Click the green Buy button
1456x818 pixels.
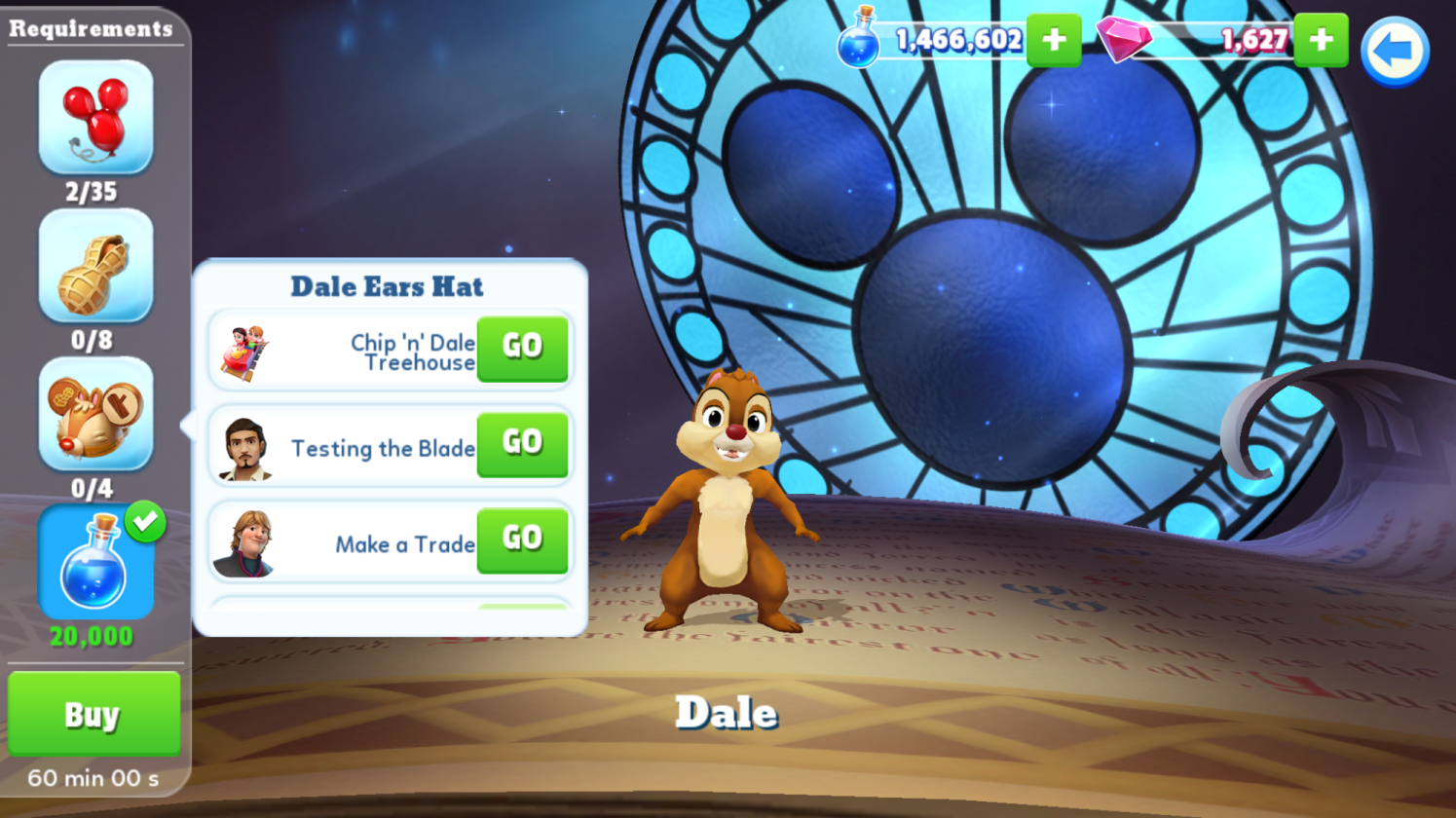tap(93, 714)
